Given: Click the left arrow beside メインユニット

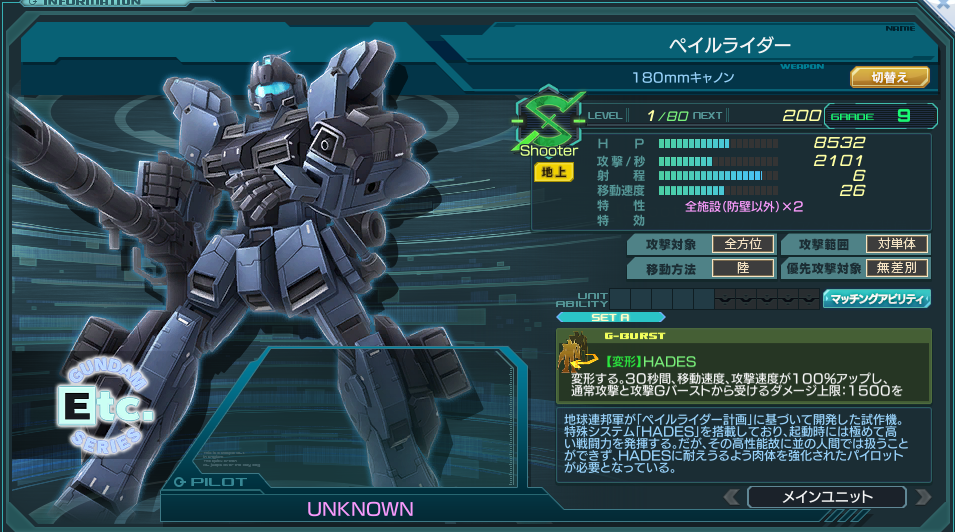Looking at the screenshot, I should [732, 497].
